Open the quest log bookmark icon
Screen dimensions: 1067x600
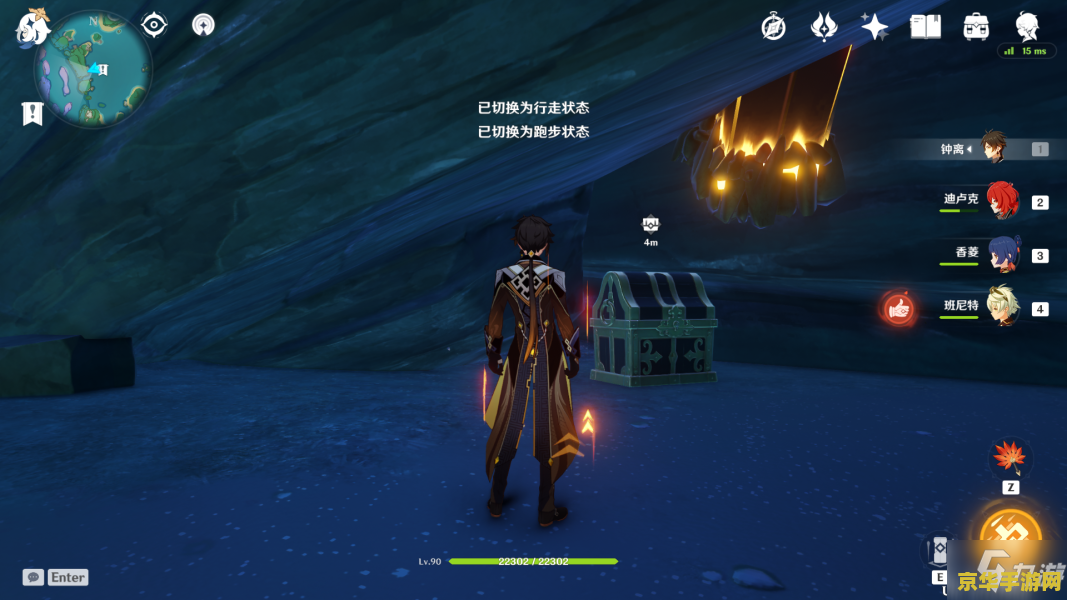pyautogui.click(x=32, y=113)
